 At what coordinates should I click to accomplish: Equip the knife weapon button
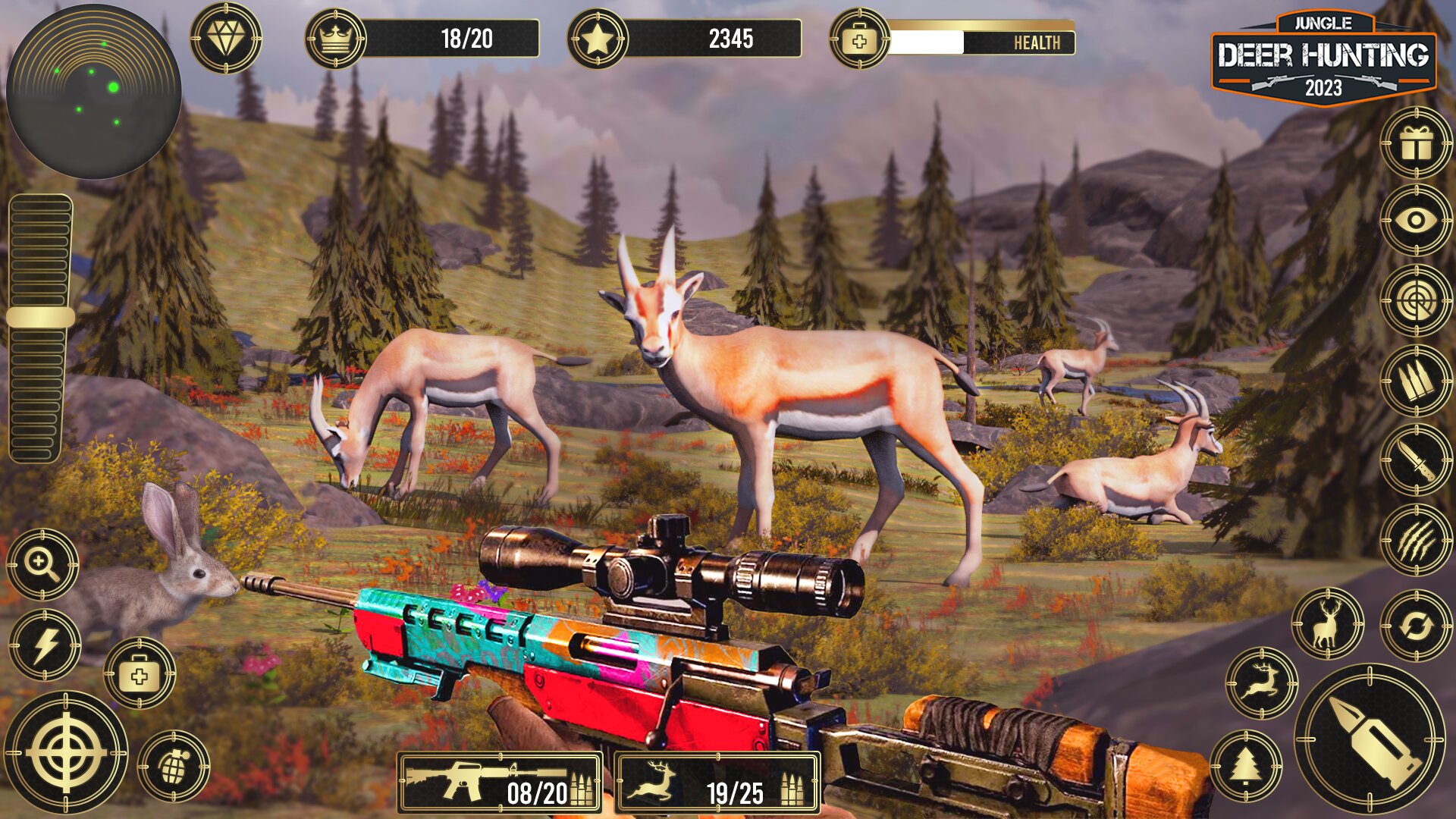[x=1415, y=460]
